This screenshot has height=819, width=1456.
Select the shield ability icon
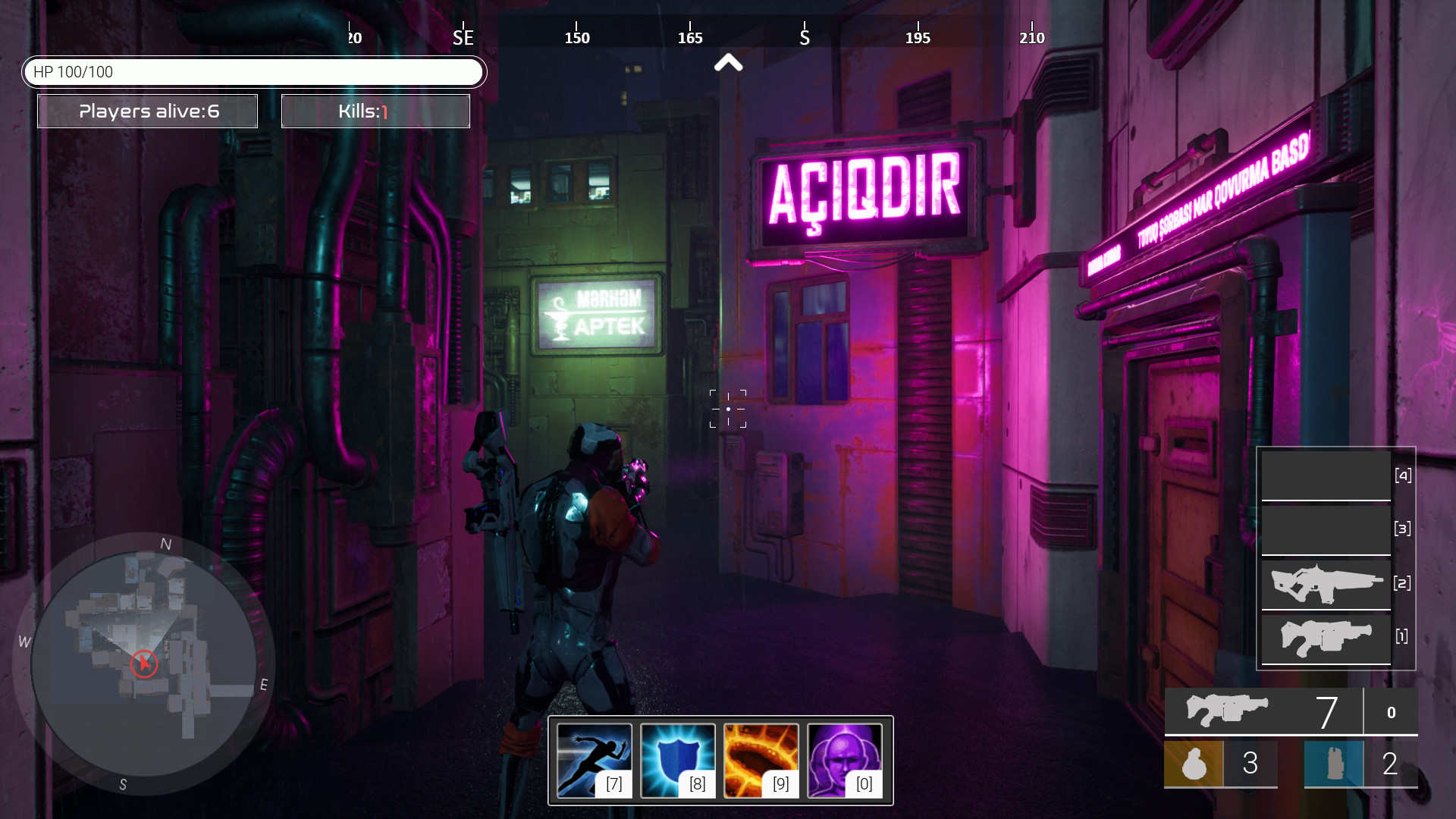[679, 761]
